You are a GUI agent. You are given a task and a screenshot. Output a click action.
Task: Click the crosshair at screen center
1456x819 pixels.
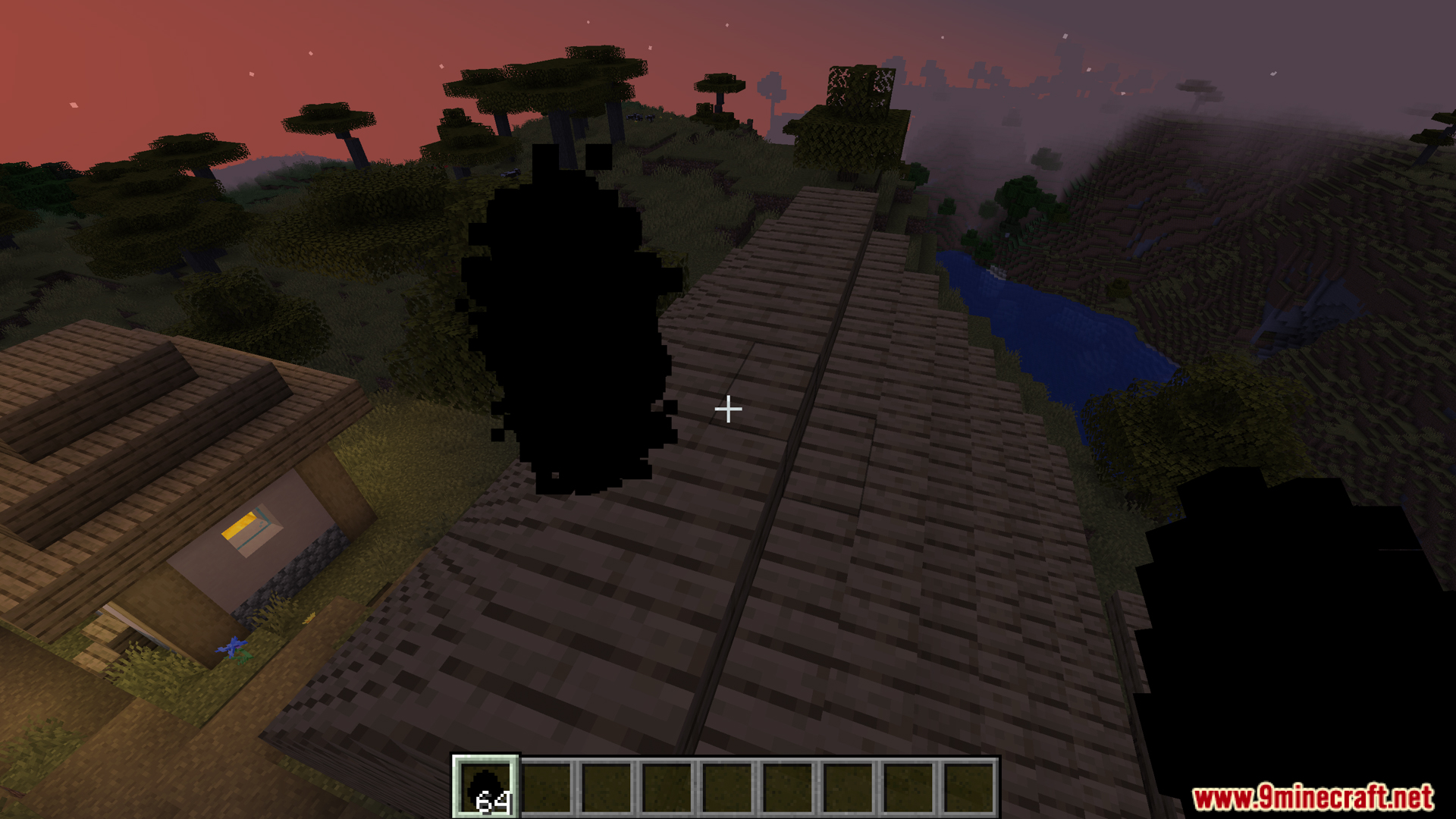tap(727, 409)
